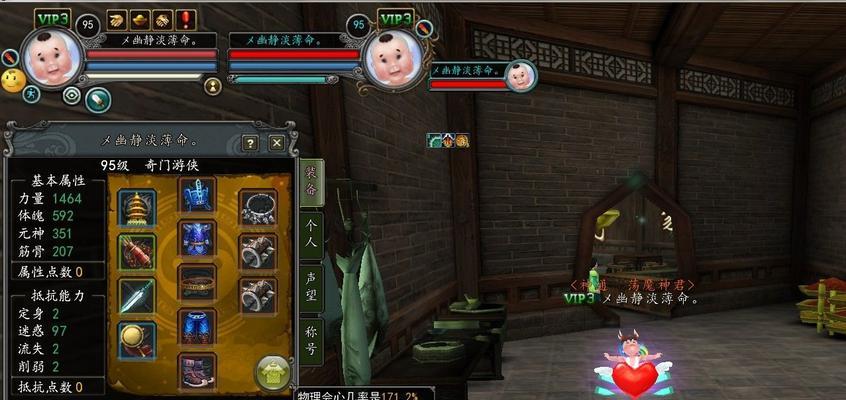846x400 pixels.
Task: Click the blue trousers slot
Action: [x=198, y=326]
